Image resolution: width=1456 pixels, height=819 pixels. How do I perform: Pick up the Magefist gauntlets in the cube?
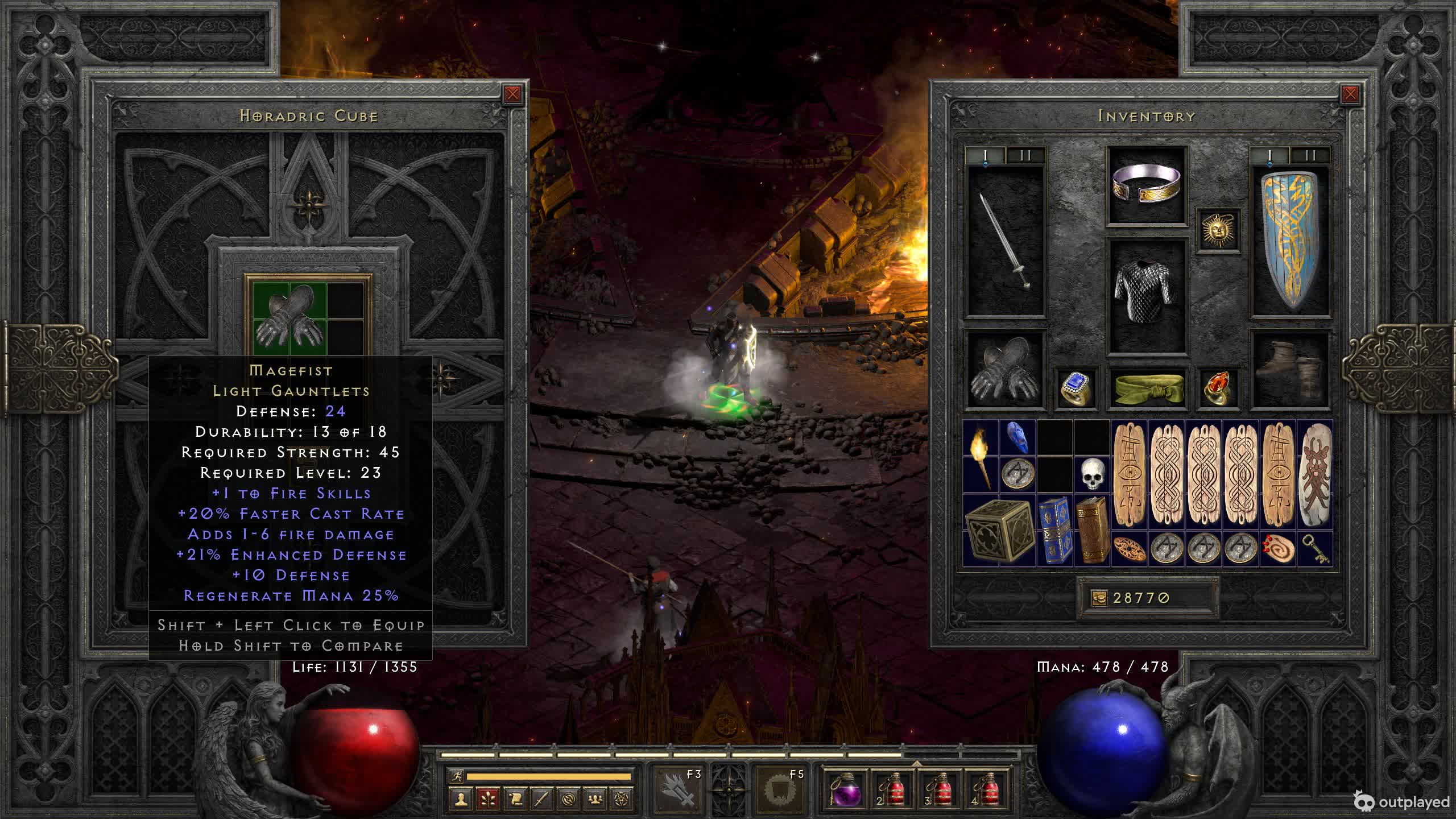pos(290,316)
